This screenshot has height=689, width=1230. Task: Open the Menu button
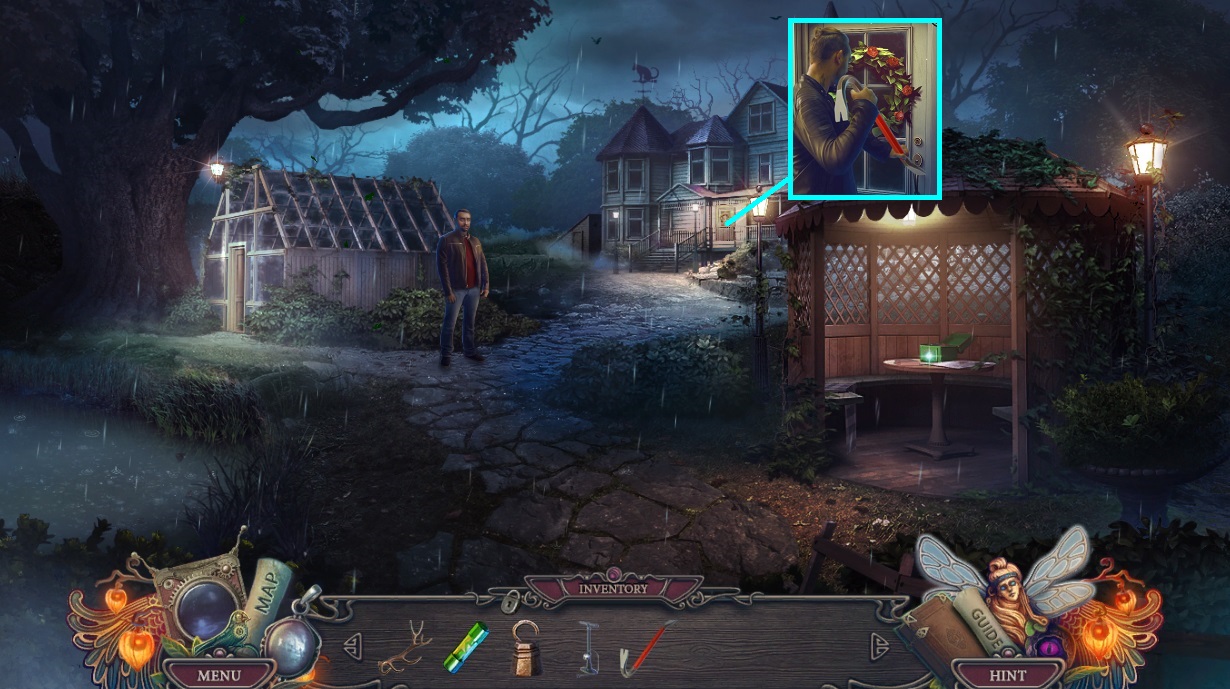tap(218, 675)
